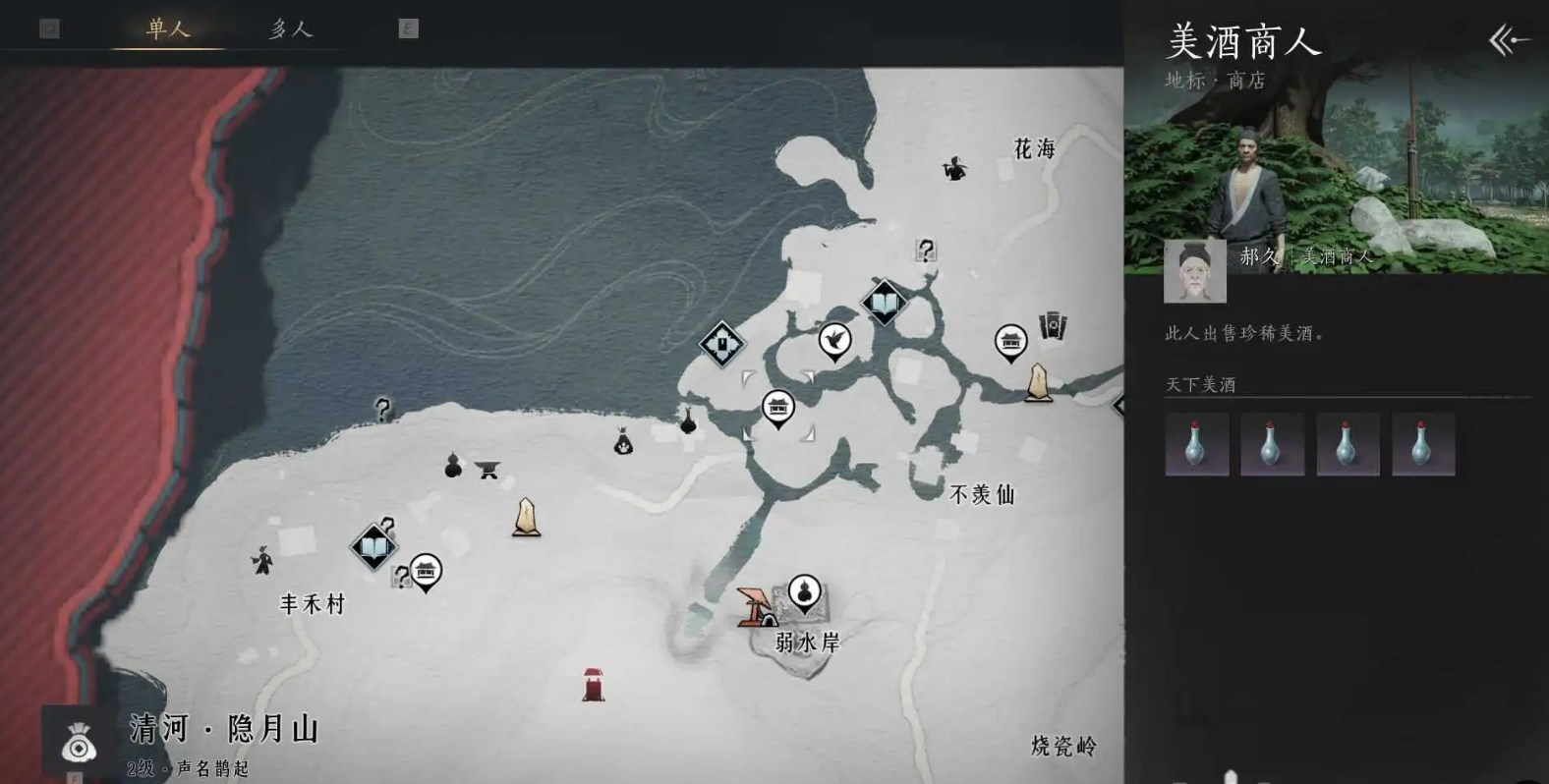Open the diamond-shaped lantern waypoint marker
Screen dimensions: 1549x784
pyautogui.click(x=721, y=344)
